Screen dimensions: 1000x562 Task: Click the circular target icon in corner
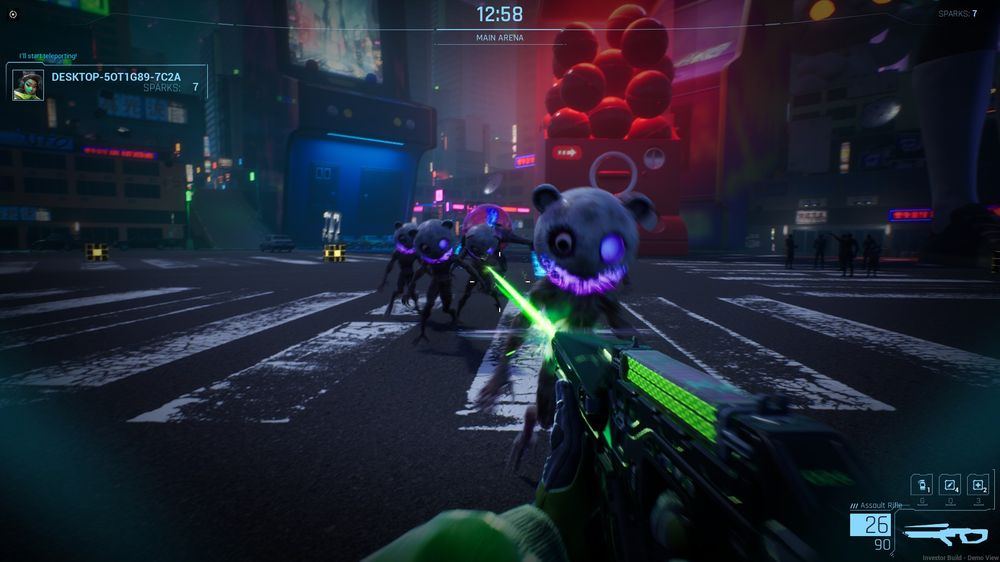(x=13, y=14)
